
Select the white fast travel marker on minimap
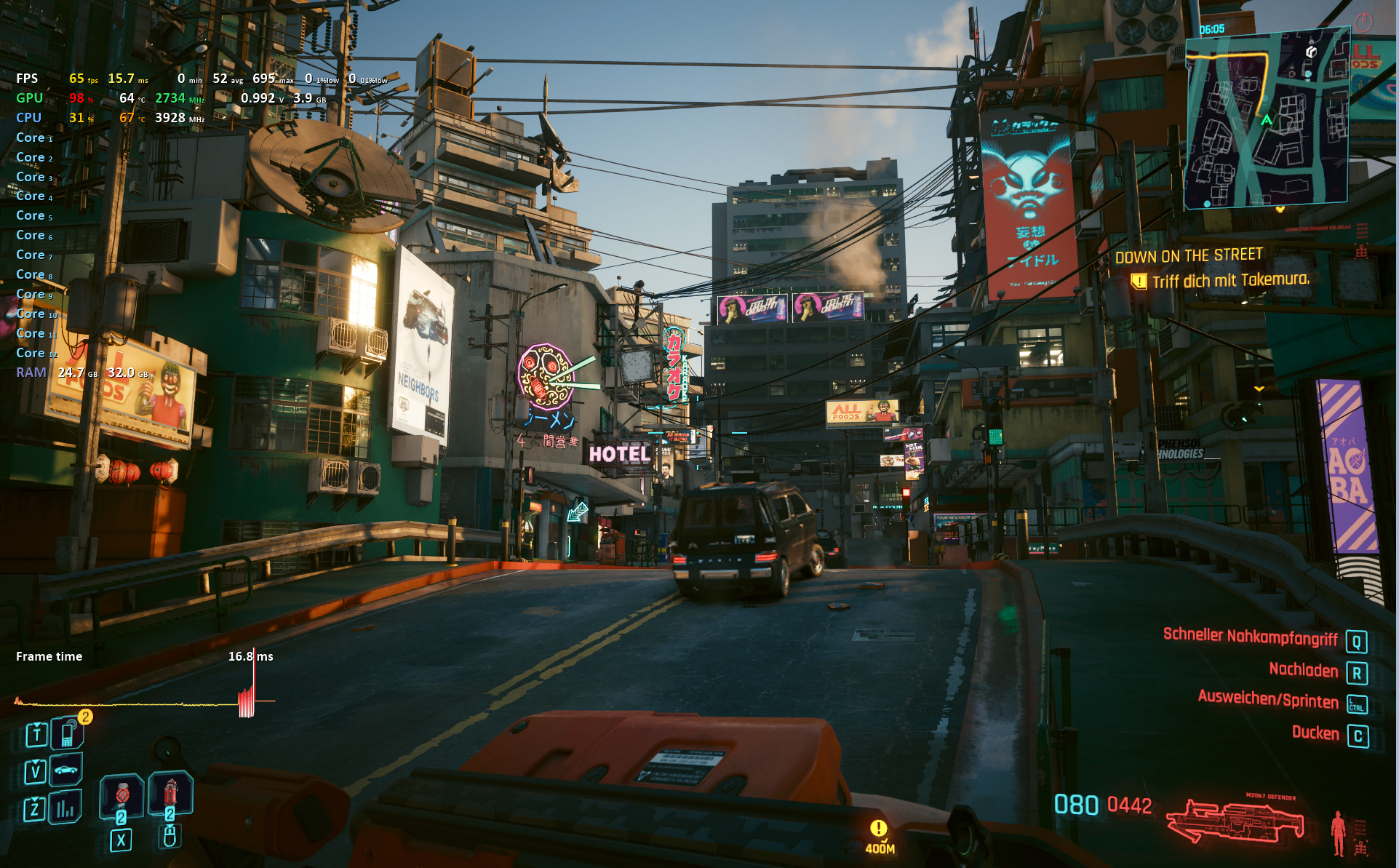coord(1311,52)
